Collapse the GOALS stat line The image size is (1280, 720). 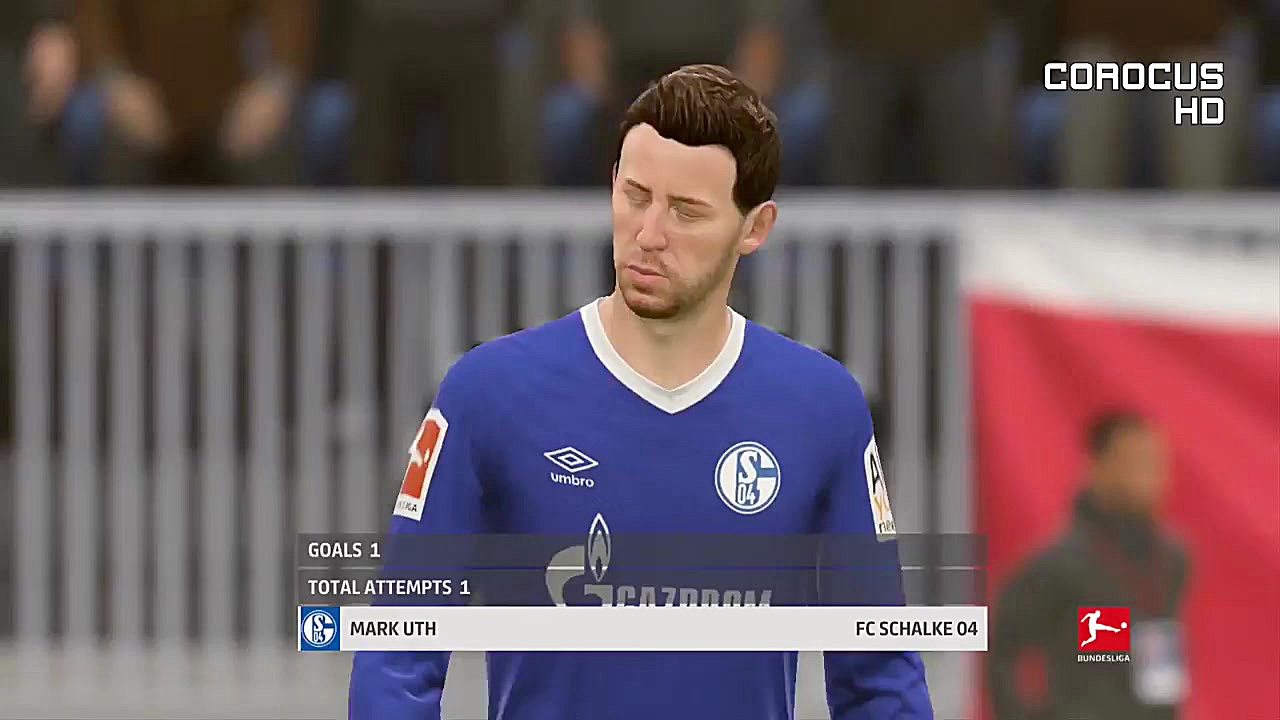click(345, 550)
